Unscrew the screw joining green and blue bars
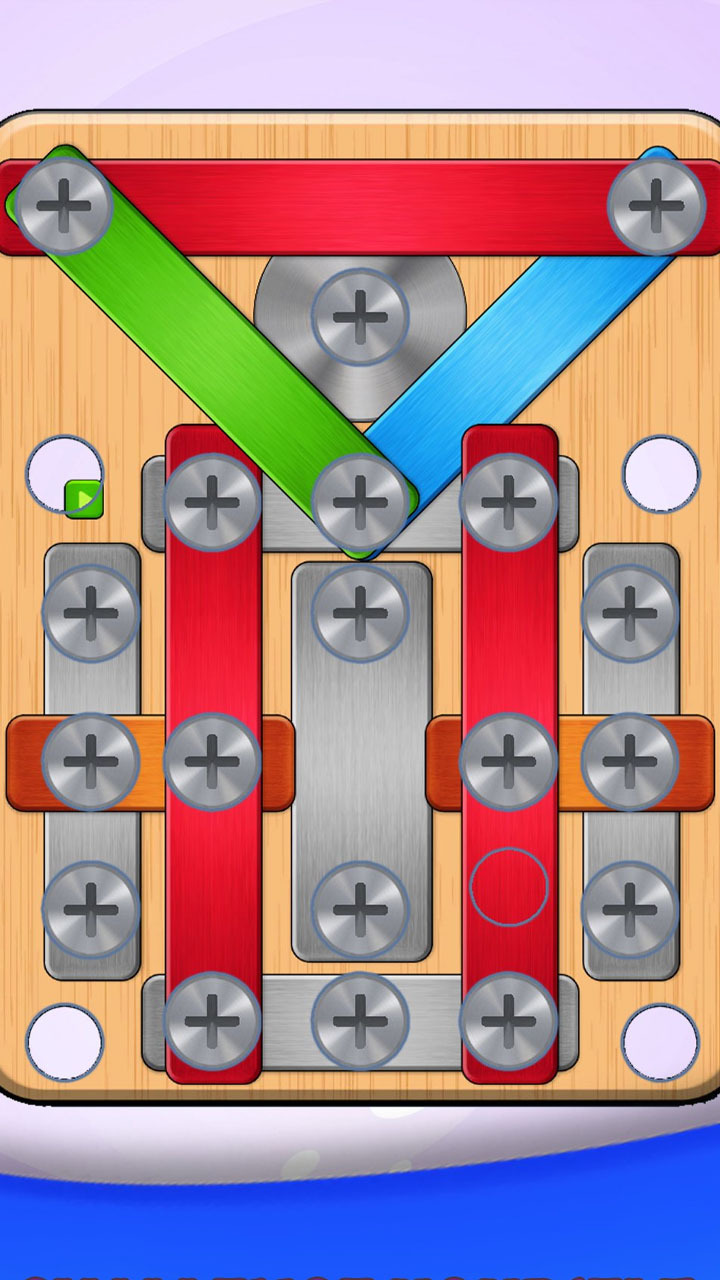Image resolution: width=720 pixels, height=1280 pixels. tap(360, 502)
